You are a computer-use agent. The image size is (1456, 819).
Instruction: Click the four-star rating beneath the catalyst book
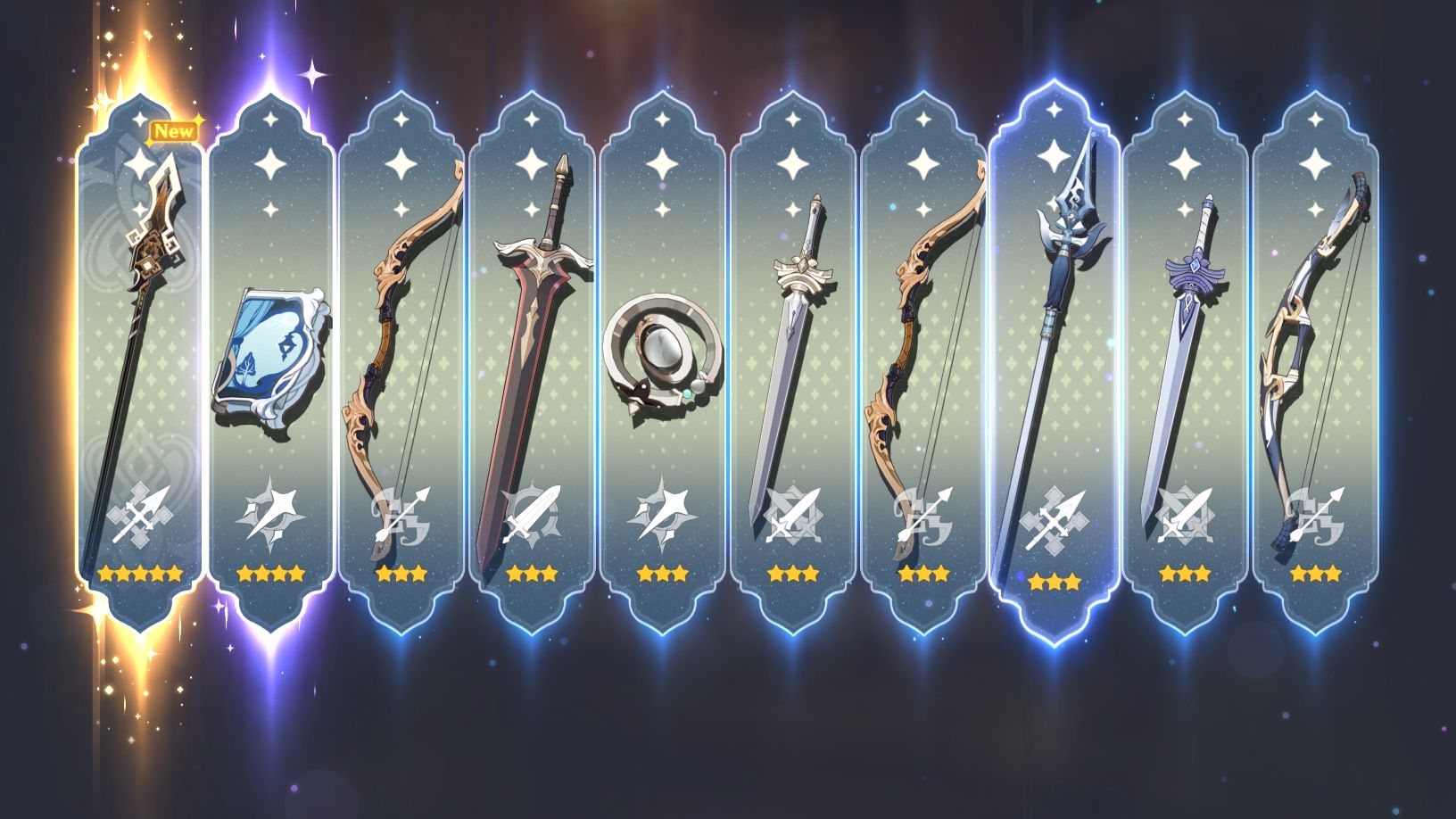272,573
